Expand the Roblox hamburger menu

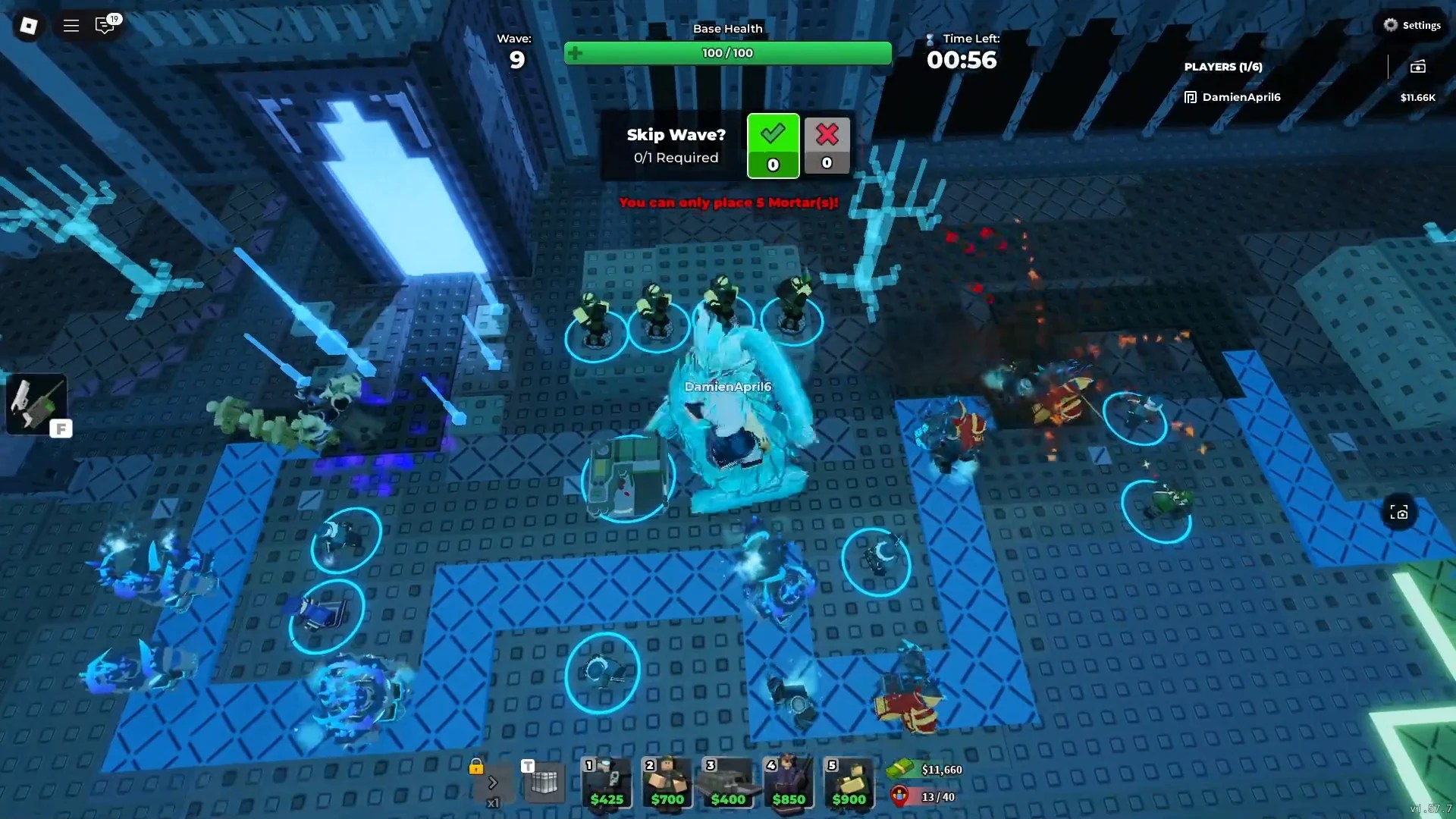(71, 25)
